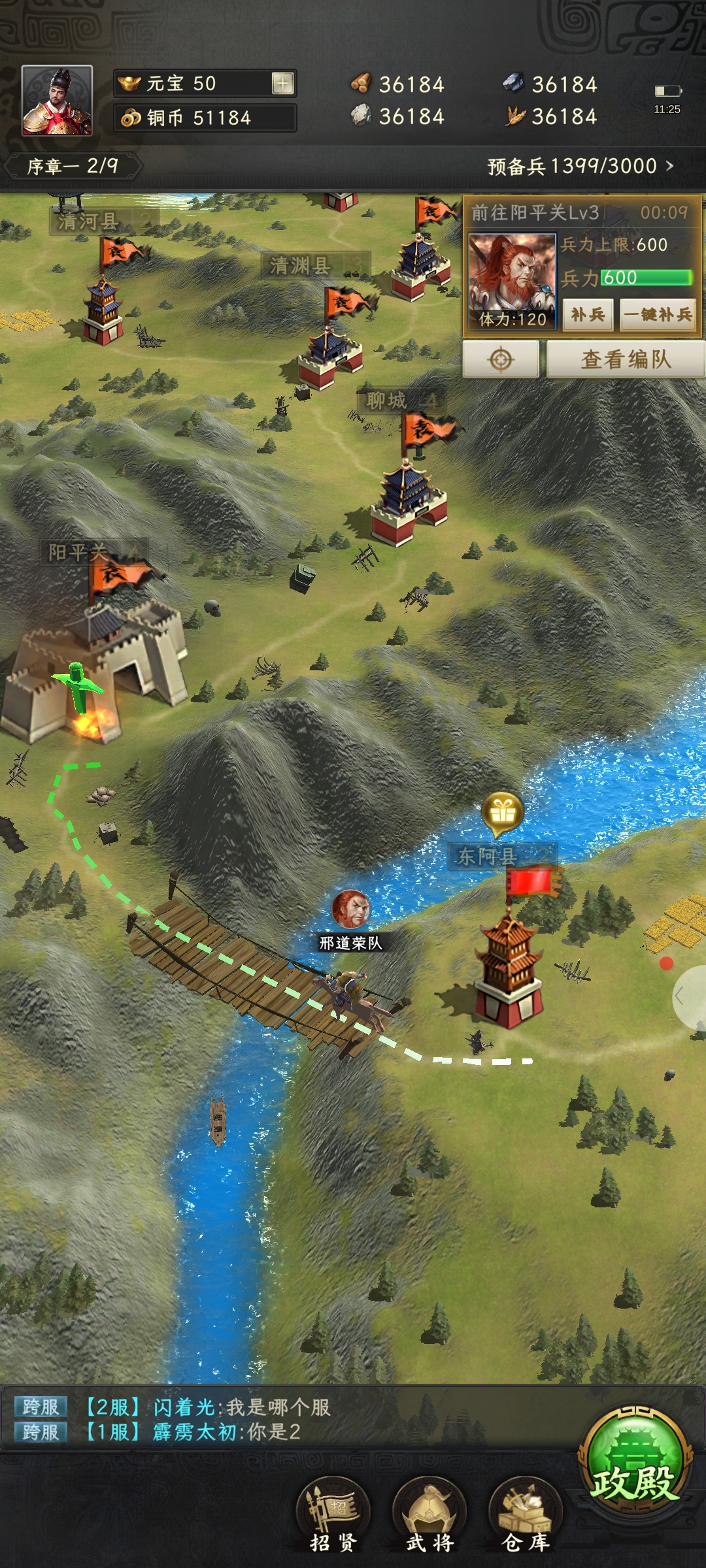Expand the 预备兵 reserve troops arrow
This screenshot has width=706, height=1568.
tap(669, 166)
